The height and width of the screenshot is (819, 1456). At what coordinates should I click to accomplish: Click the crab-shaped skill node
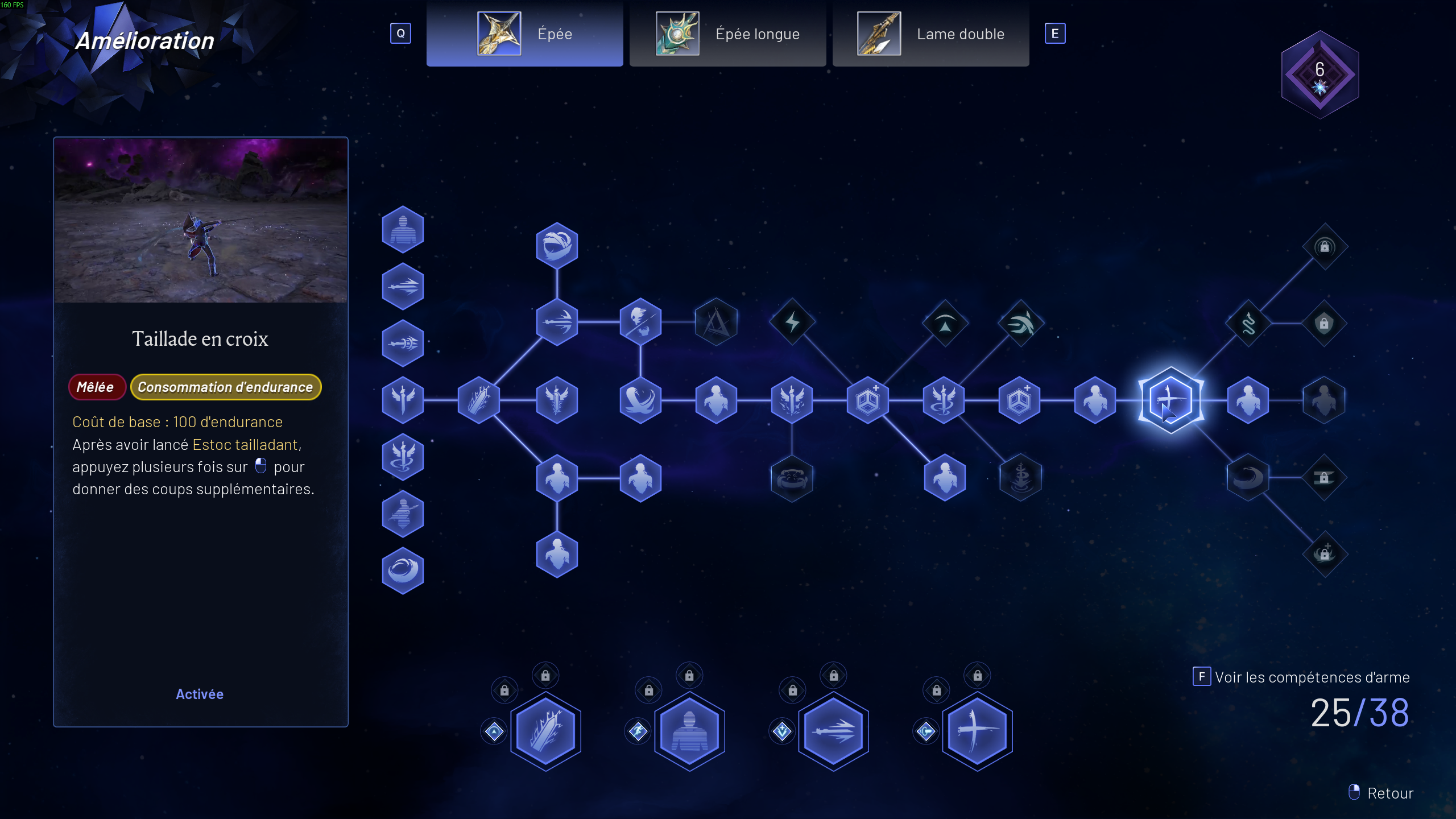point(792,478)
